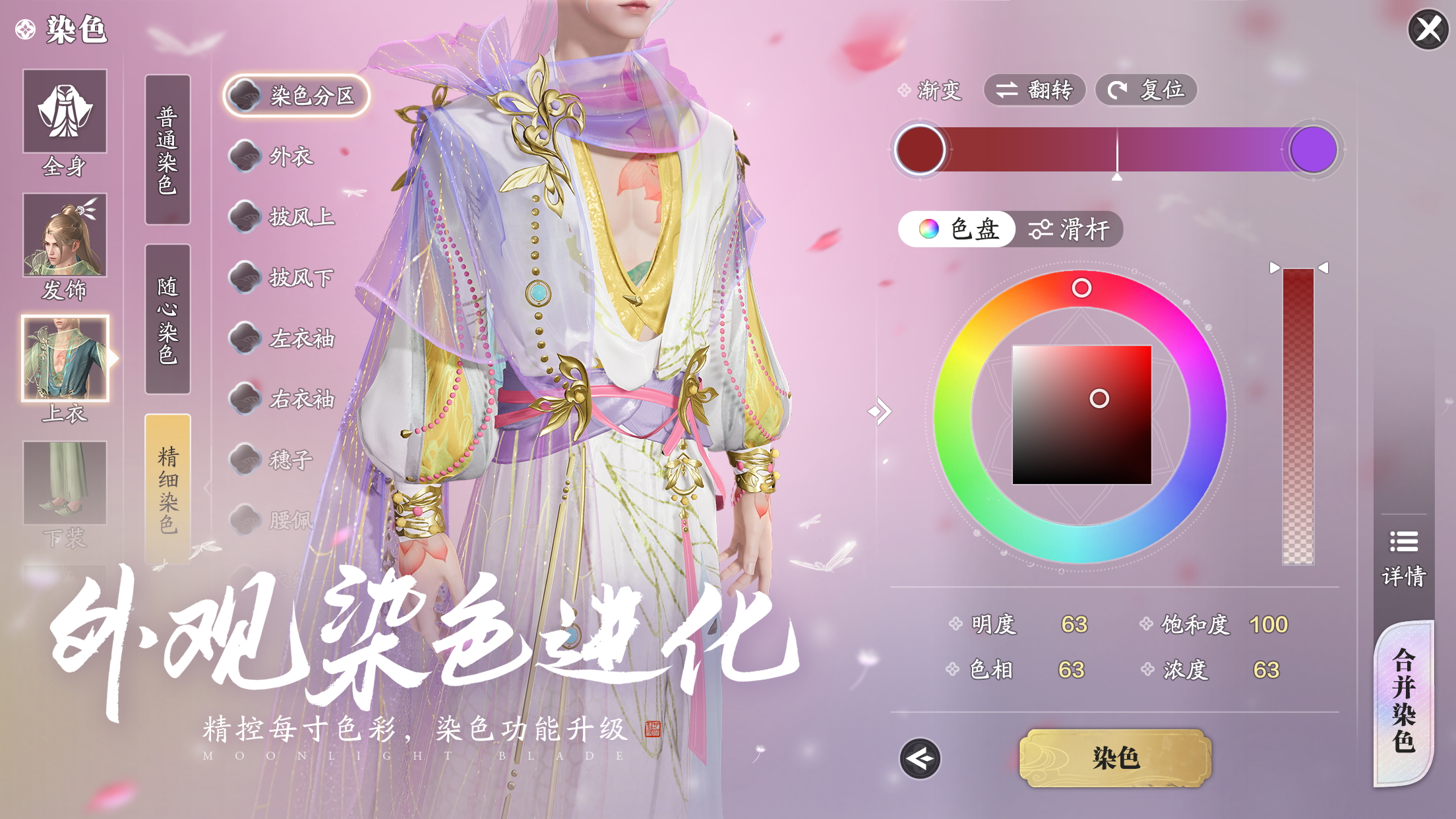This screenshot has width=1456, height=819.
Task: Click the 复位 gradient reset icon
Action: [x=1145, y=91]
